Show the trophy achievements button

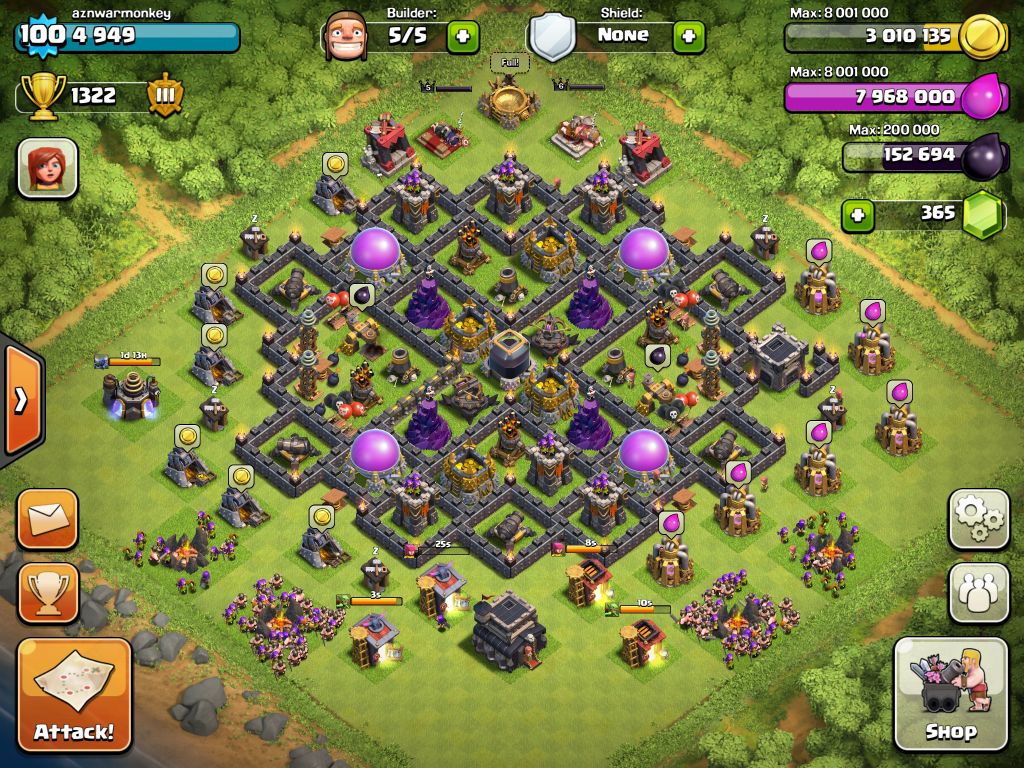point(47,592)
